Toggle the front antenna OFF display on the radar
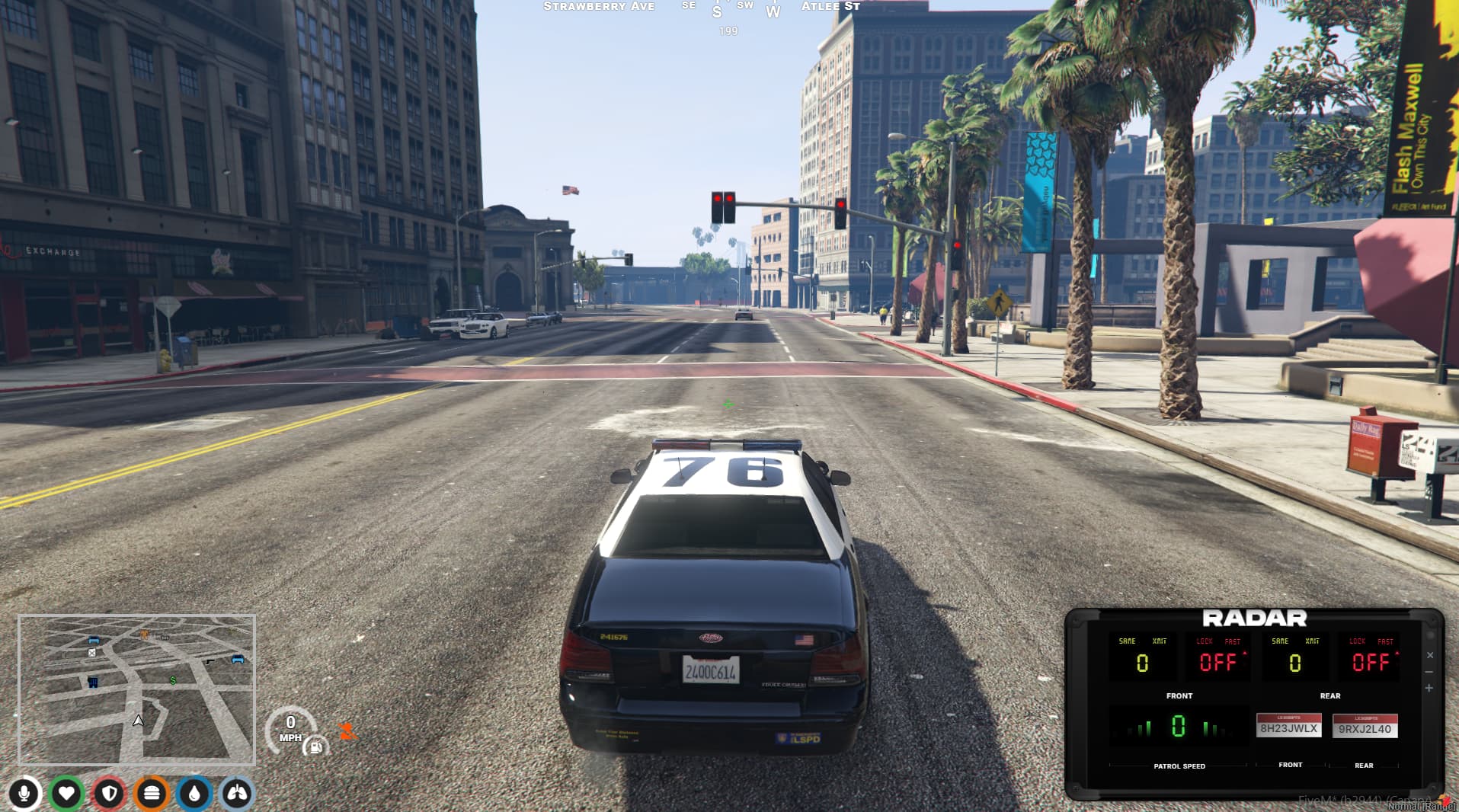1459x812 pixels. point(1218,661)
